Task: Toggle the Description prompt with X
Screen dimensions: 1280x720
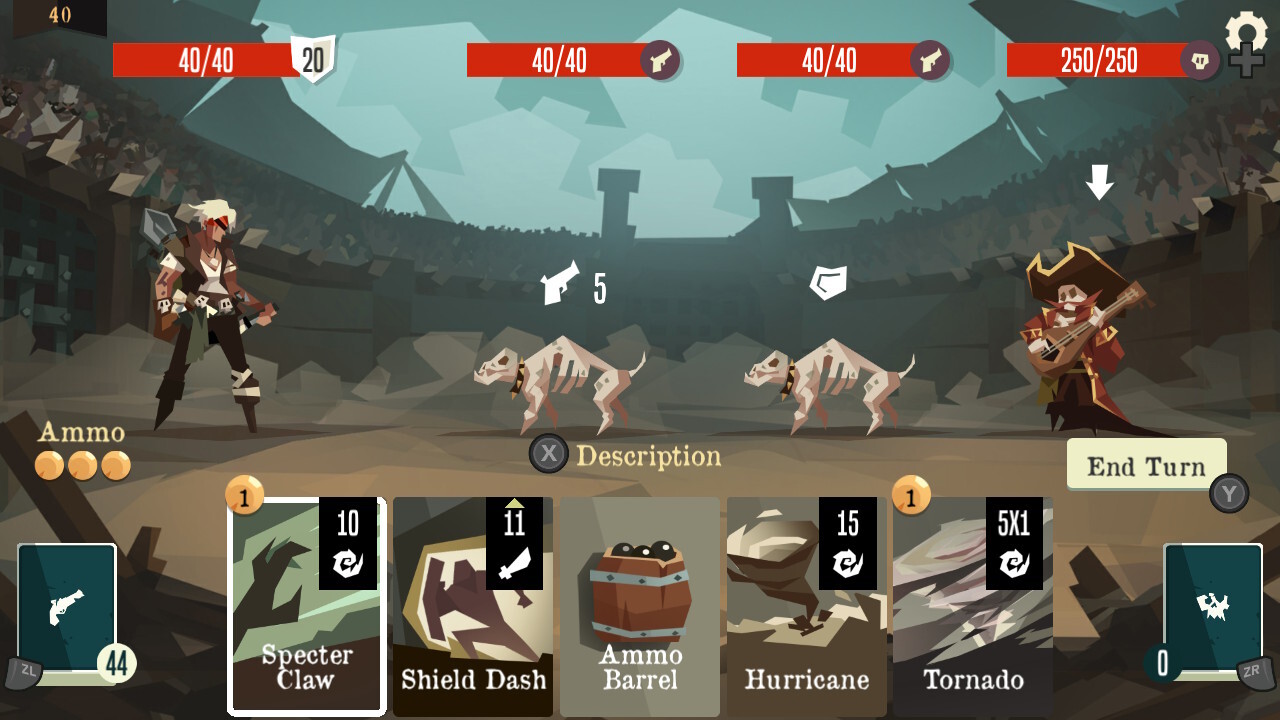Action: (x=549, y=457)
